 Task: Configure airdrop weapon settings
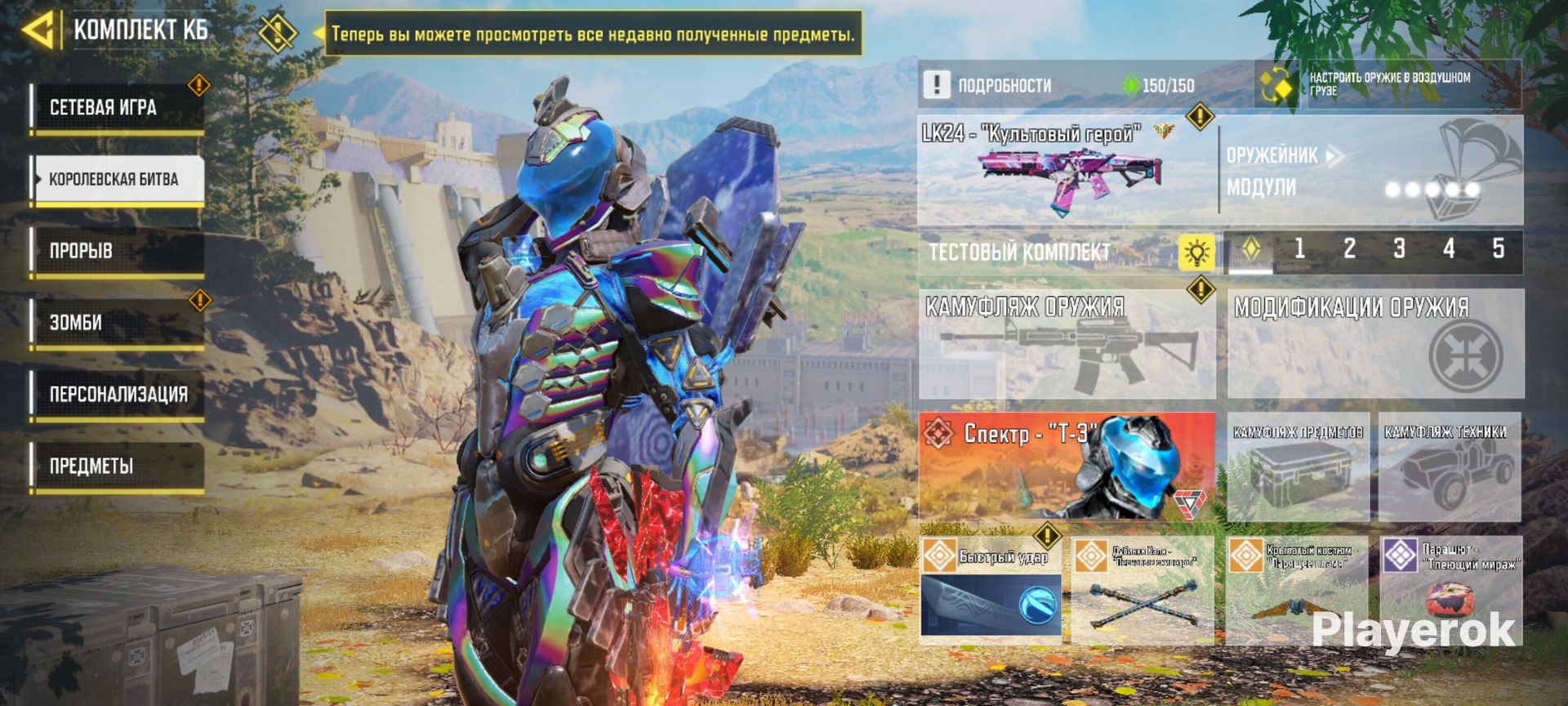click(x=1388, y=84)
